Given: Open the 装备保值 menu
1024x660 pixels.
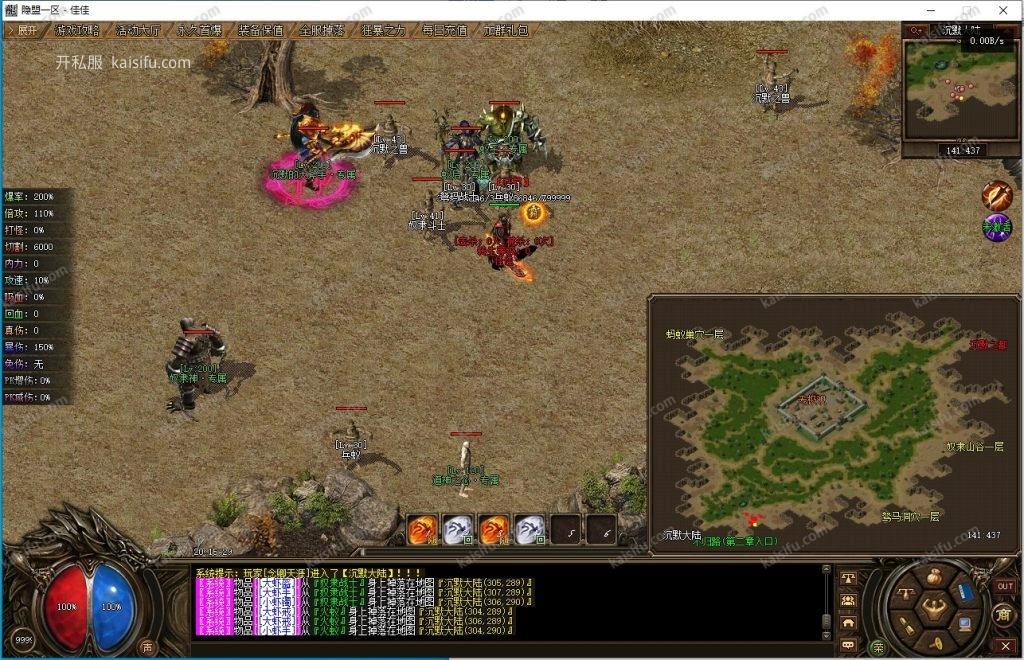Looking at the screenshot, I should 260,30.
